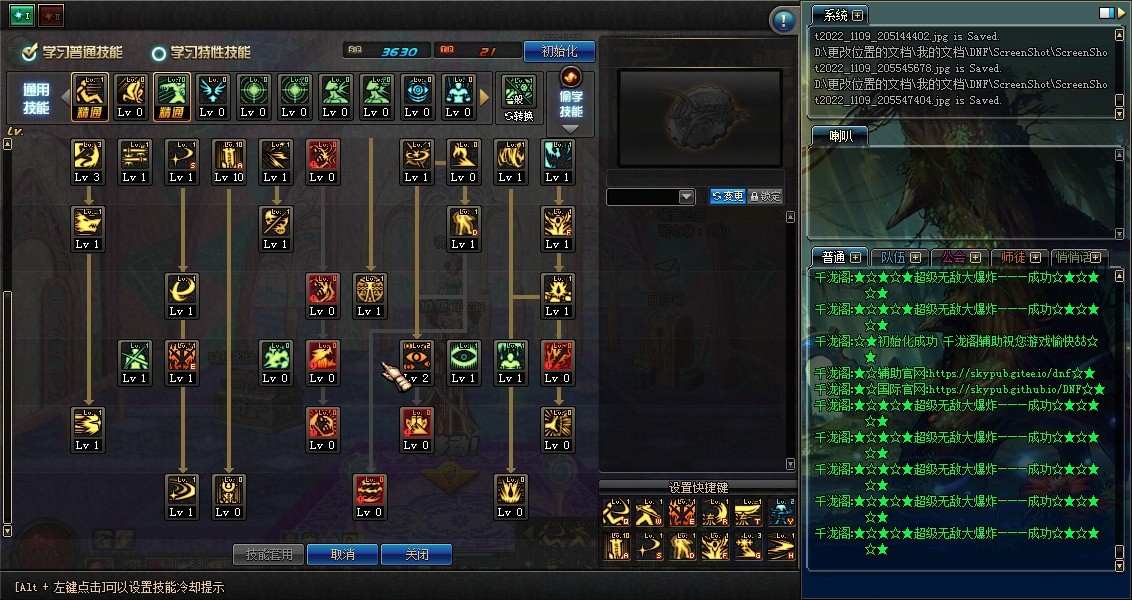
Task: Select the Lv 10 skill icon
Action: tap(228, 162)
